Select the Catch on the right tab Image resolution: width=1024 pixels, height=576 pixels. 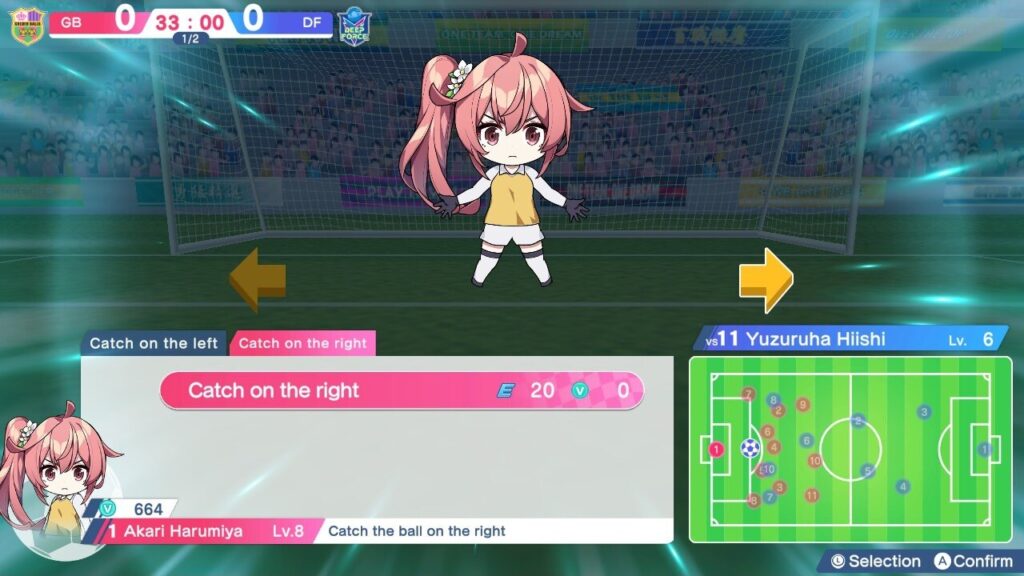(302, 343)
